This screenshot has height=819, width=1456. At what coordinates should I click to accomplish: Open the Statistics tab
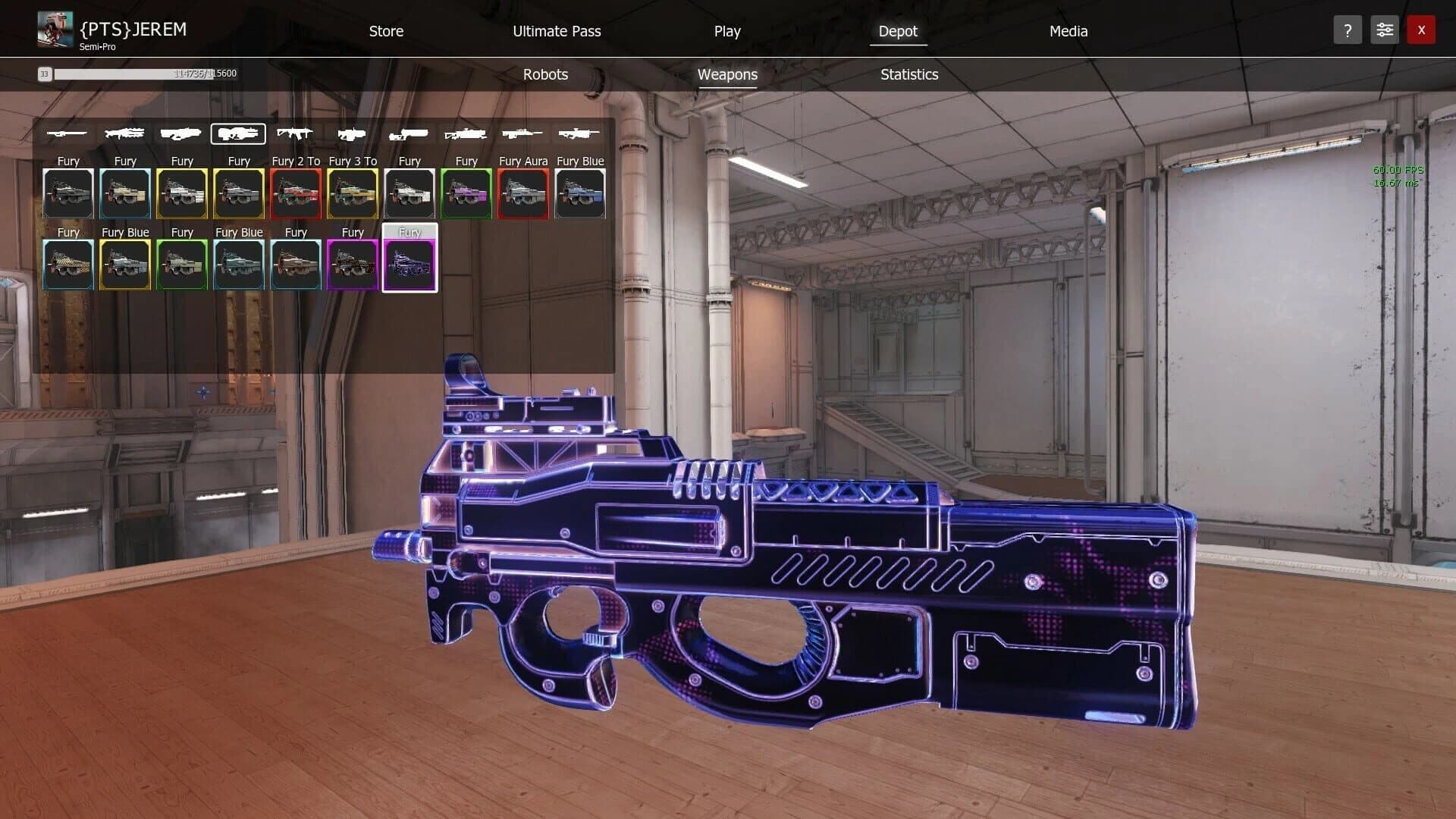[x=909, y=74]
